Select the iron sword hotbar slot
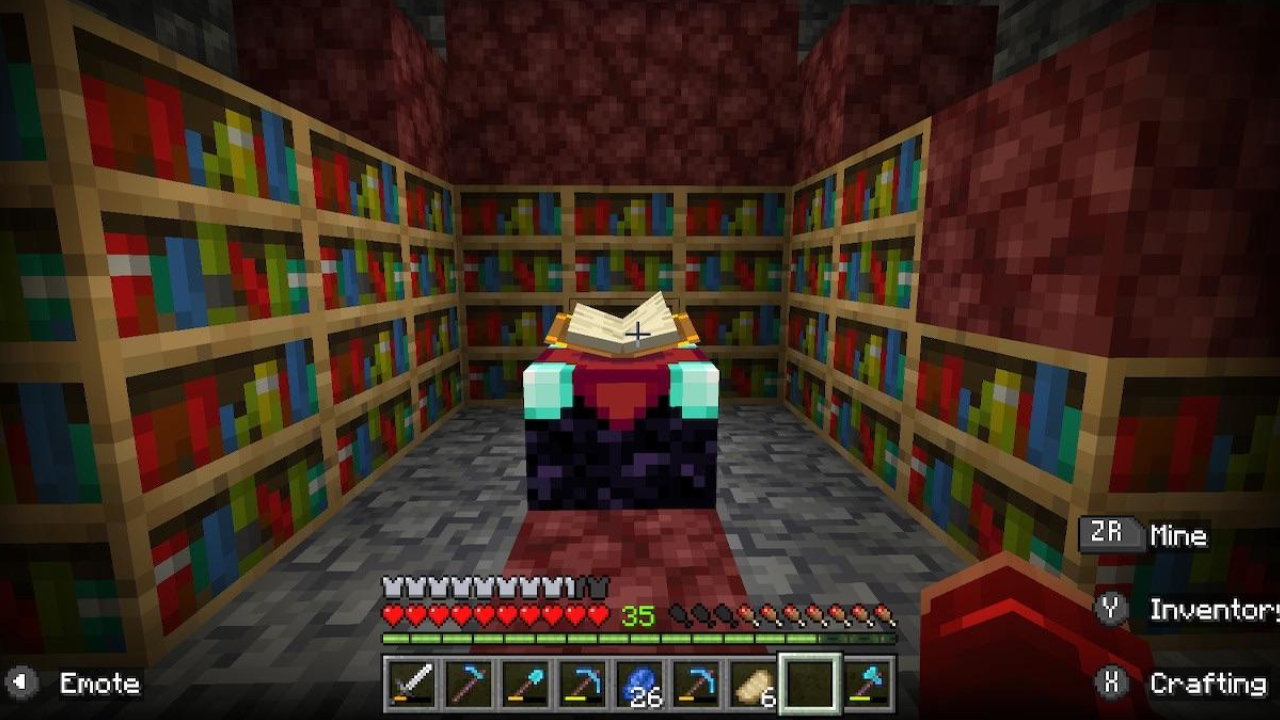Screen dimensions: 1280x720 click(411, 684)
